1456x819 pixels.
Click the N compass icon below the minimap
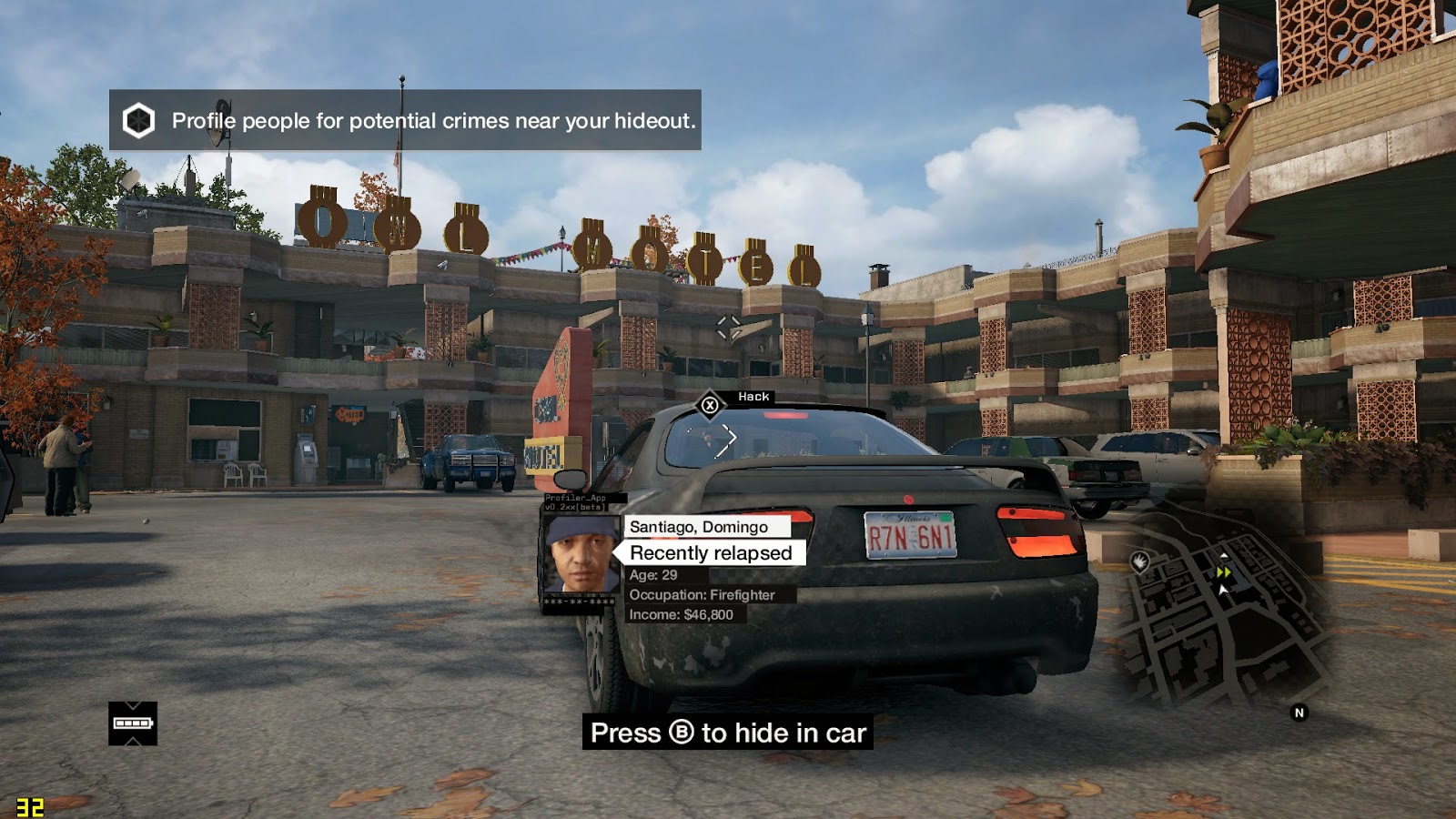point(1299,711)
